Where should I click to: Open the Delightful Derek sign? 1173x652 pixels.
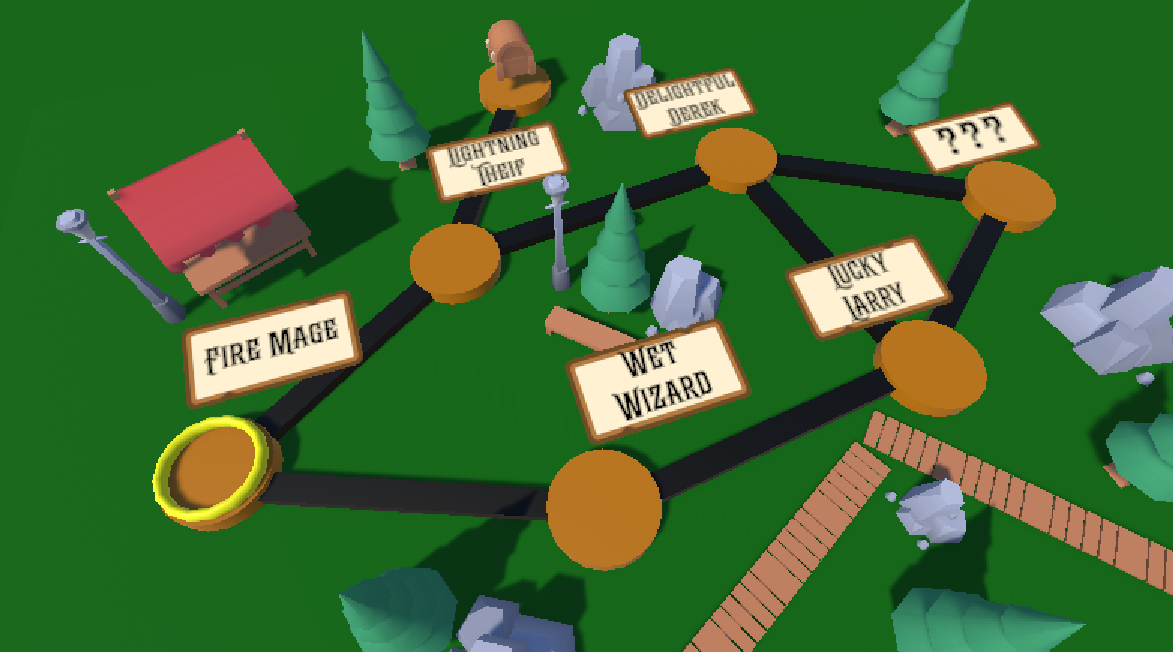(x=690, y=103)
